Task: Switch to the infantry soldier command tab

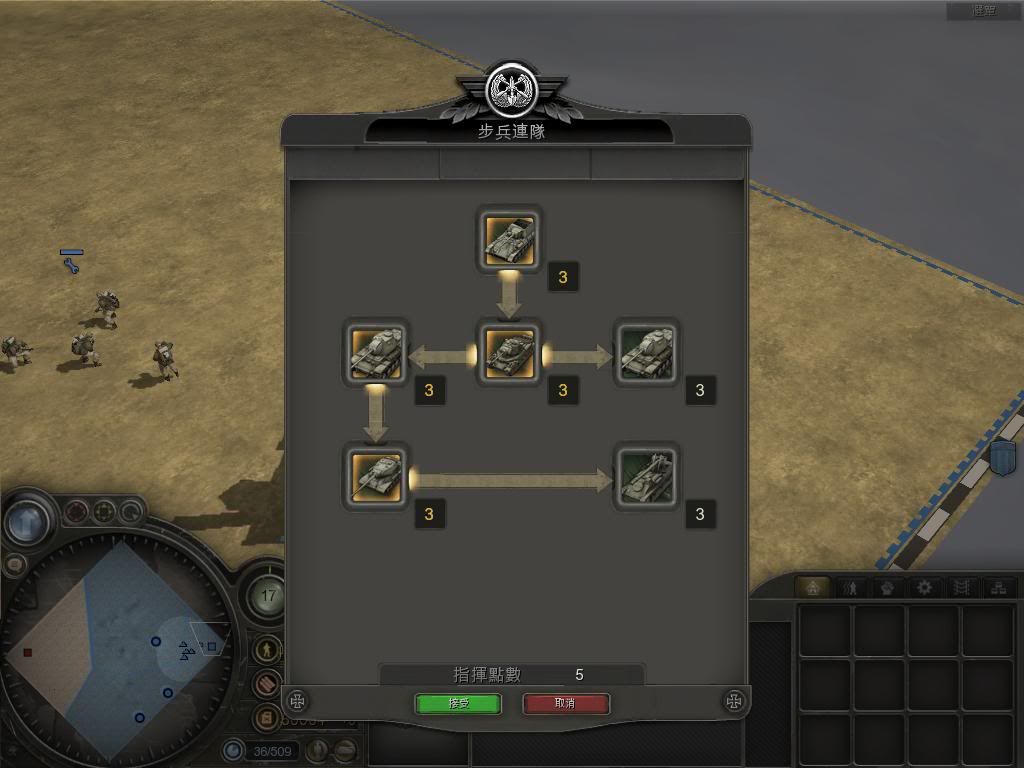Action: point(852,588)
